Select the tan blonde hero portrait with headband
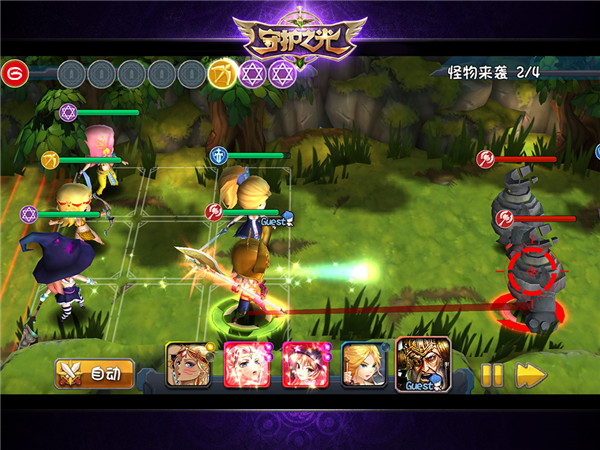Image resolution: width=600 pixels, height=450 pixels. pyautogui.click(x=187, y=364)
